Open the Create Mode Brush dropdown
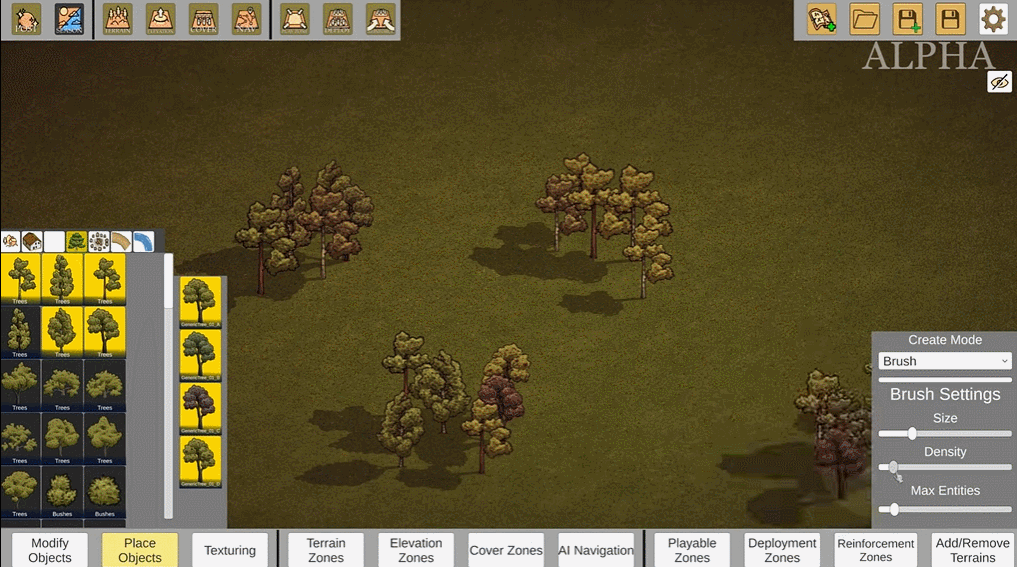The image size is (1017, 567). tap(945, 361)
